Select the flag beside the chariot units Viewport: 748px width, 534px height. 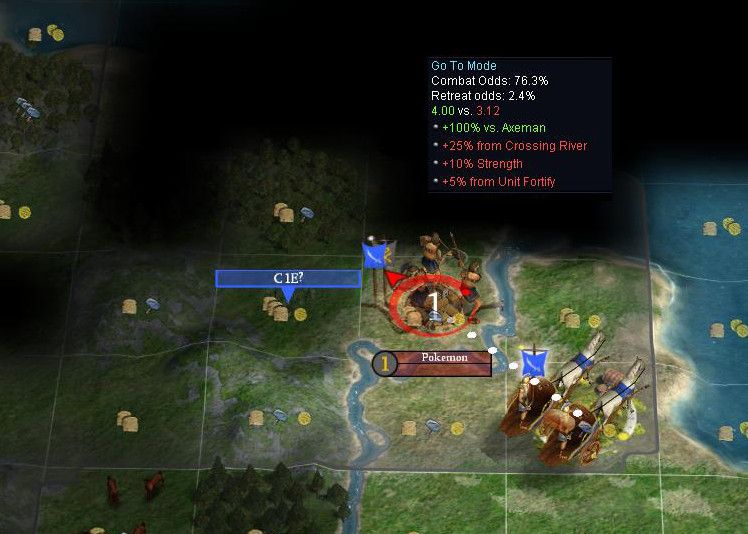[x=533, y=362]
